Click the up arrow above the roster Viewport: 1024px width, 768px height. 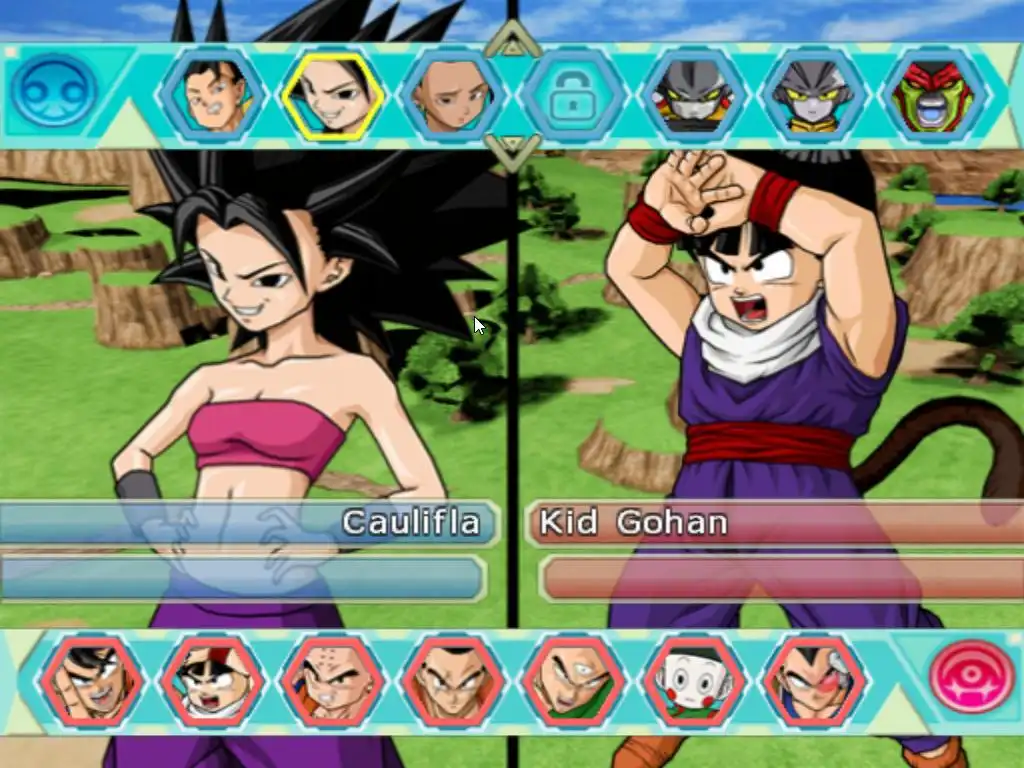pos(512,43)
